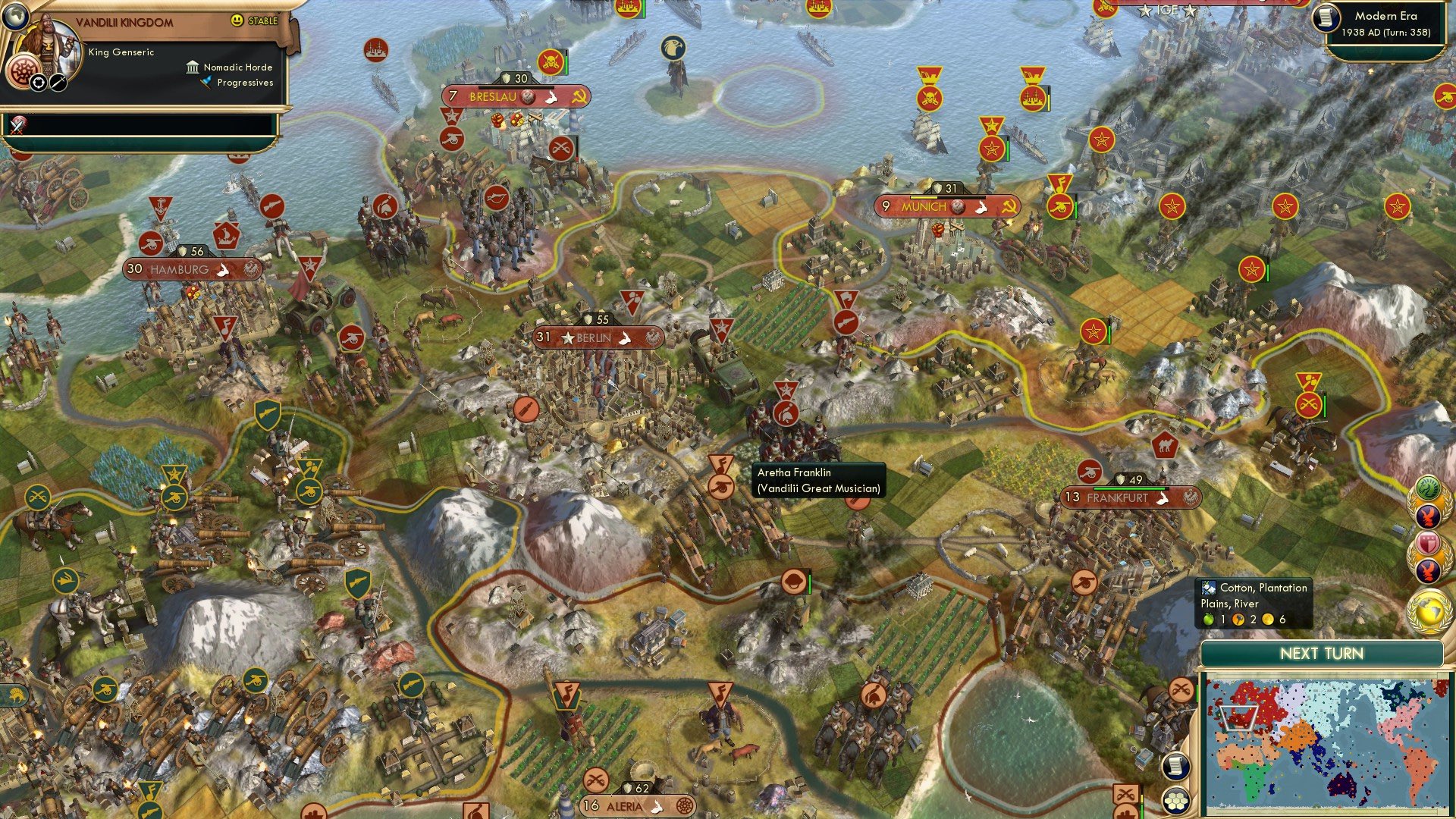Click Australia on the minimap
The width and height of the screenshot is (1456, 819).
[1340, 785]
